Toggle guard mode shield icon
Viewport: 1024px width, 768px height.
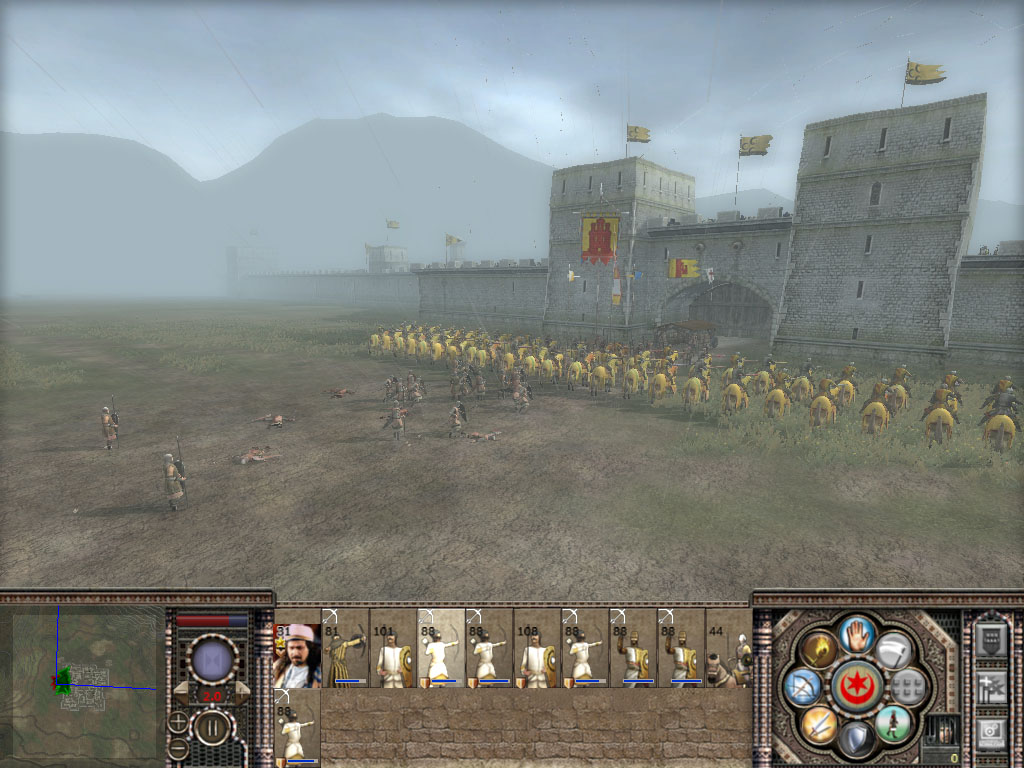point(856,738)
